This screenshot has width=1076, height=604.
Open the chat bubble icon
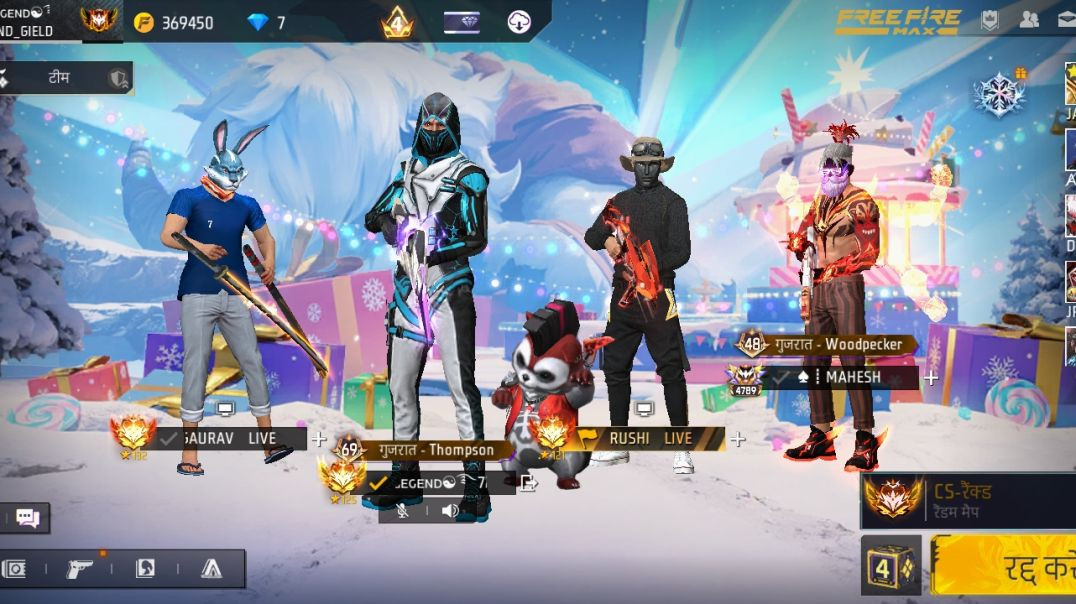coord(27,518)
